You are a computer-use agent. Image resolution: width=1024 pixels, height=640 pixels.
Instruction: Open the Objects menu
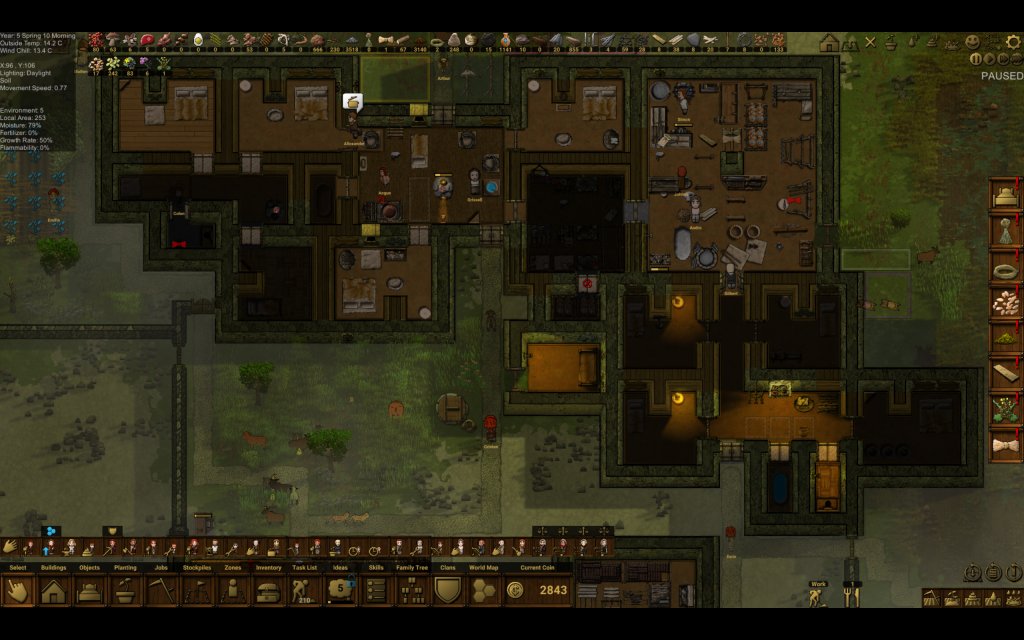pyautogui.click(x=89, y=590)
